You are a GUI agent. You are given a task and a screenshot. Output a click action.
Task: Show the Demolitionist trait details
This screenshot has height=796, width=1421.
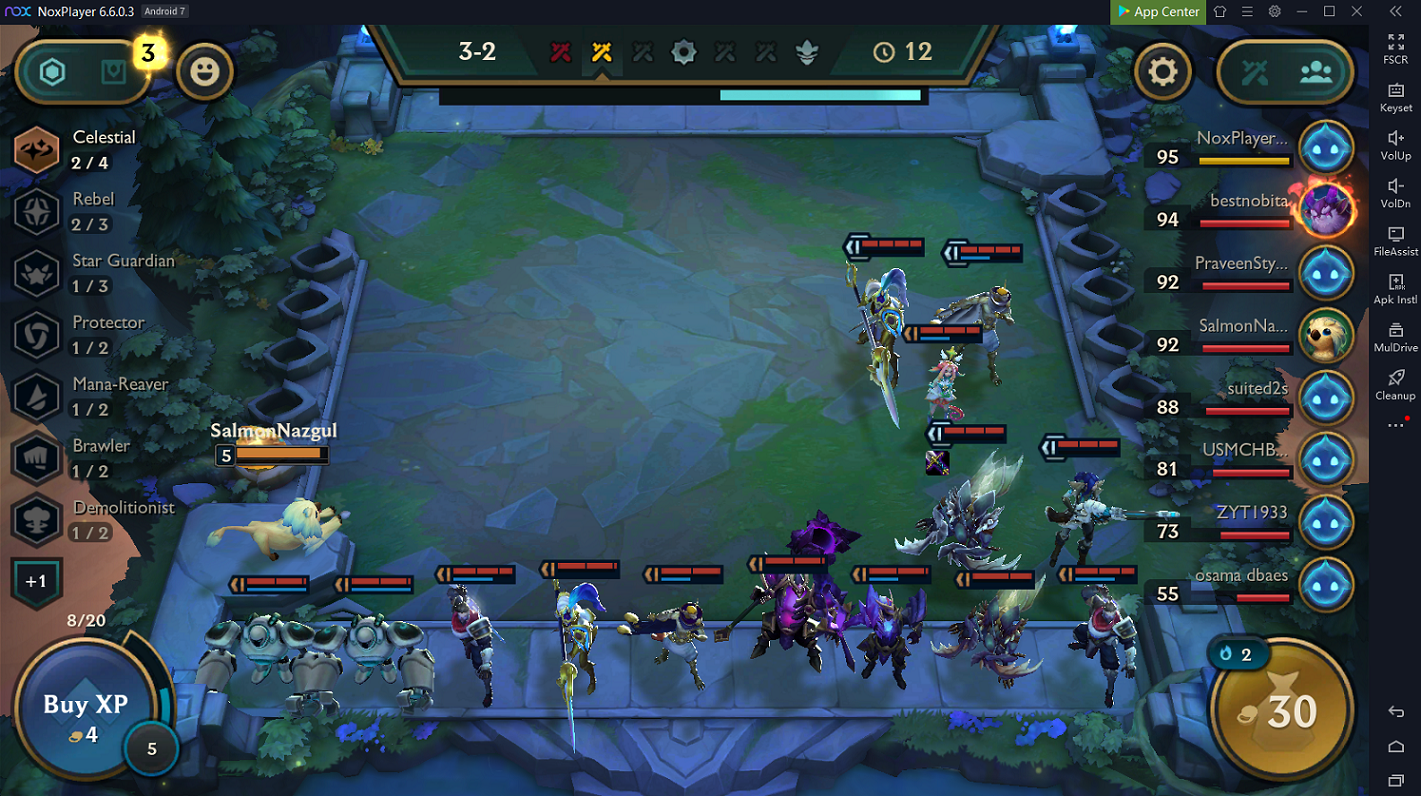36,521
